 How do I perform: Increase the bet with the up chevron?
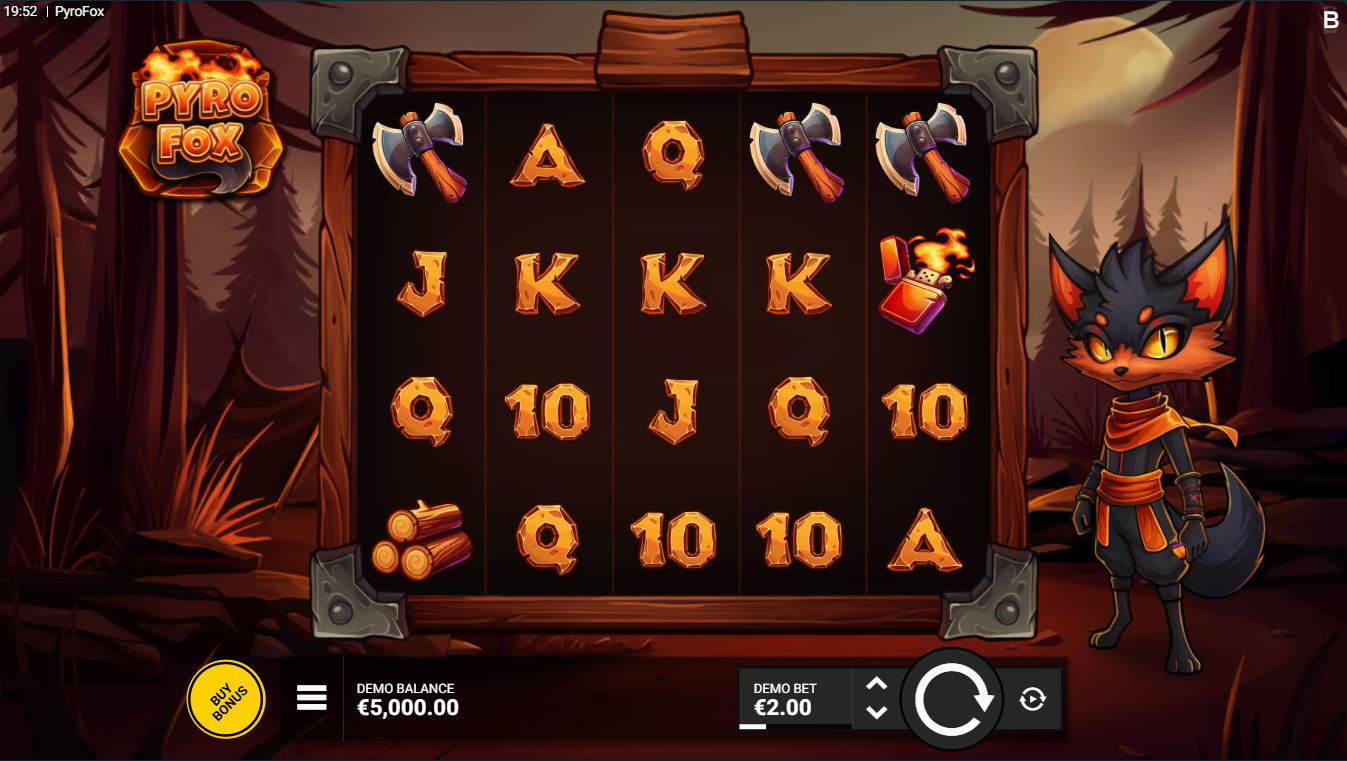point(878,684)
